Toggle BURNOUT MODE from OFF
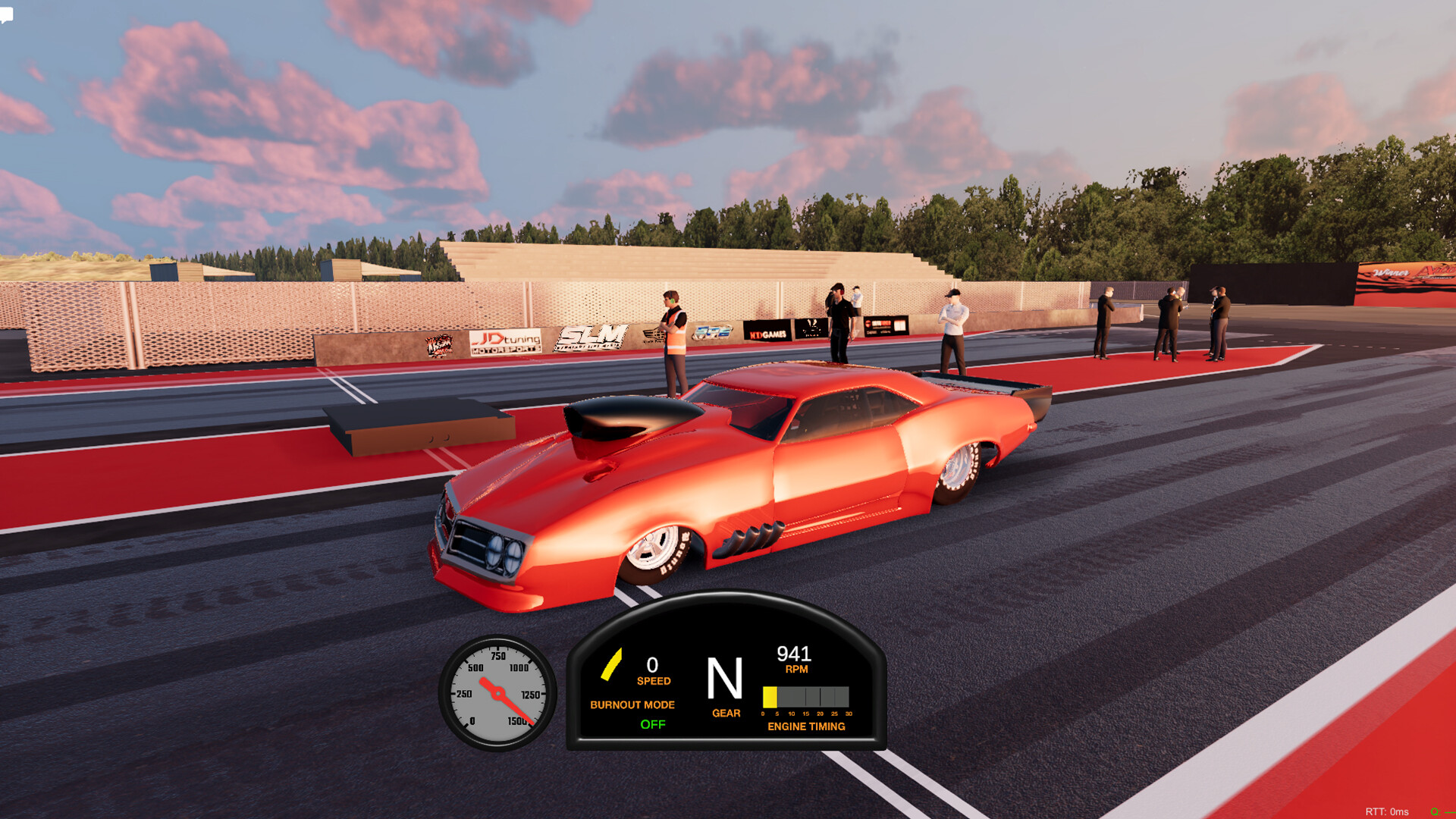 click(632, 704)
